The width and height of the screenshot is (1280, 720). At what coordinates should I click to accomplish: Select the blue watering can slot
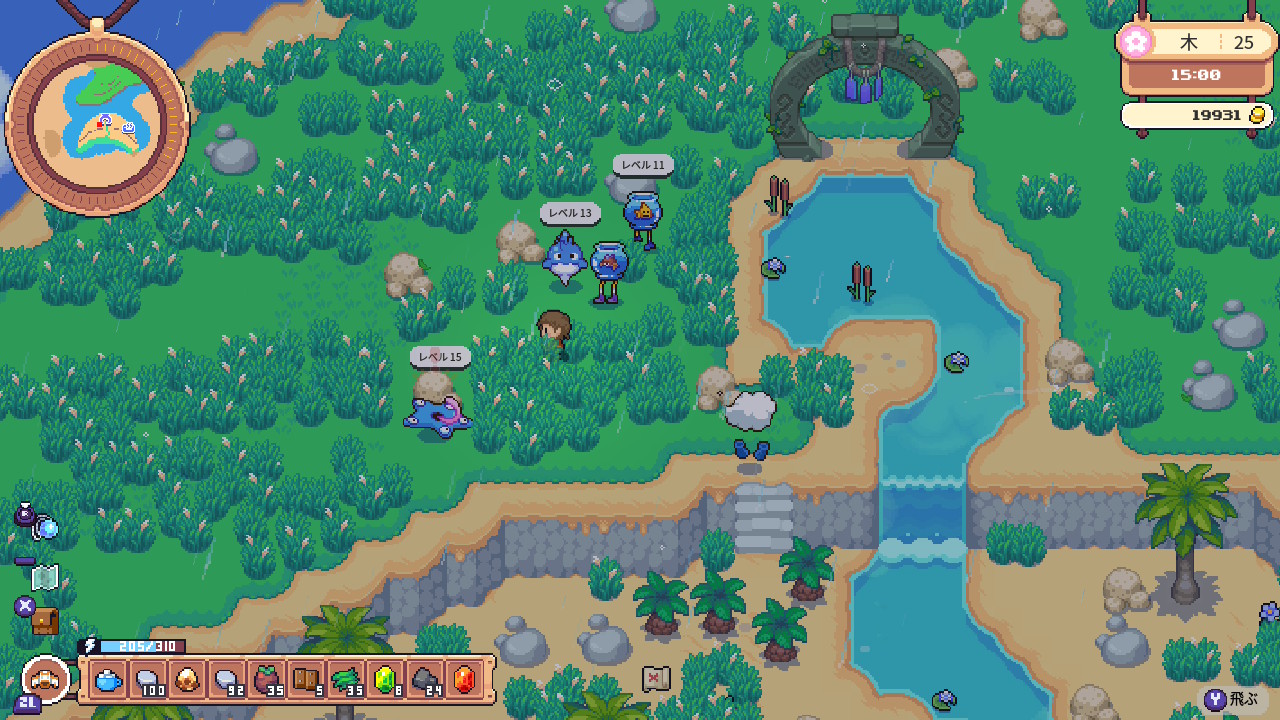pos(109,680)
